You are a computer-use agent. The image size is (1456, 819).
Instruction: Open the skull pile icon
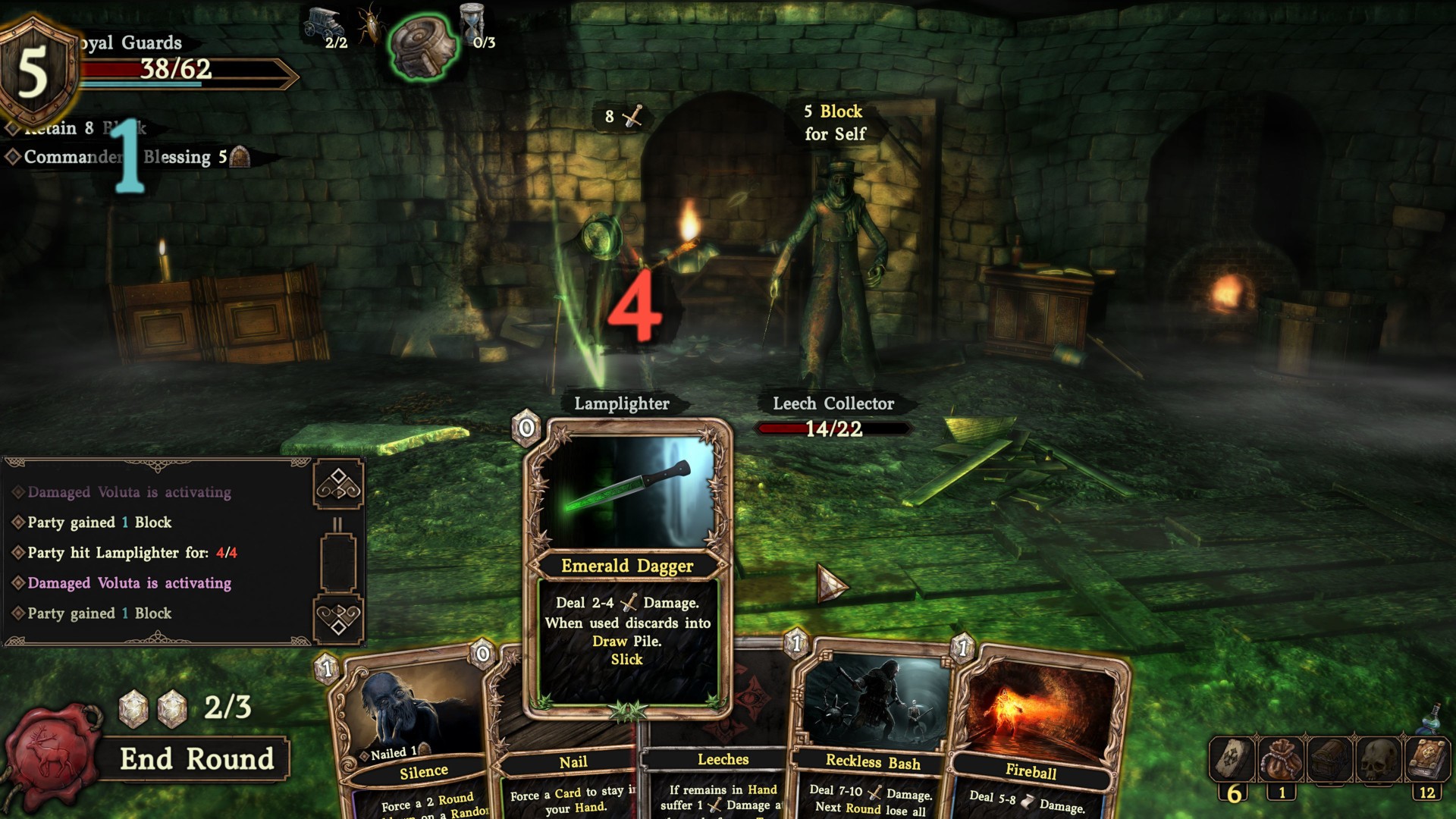1379,759
